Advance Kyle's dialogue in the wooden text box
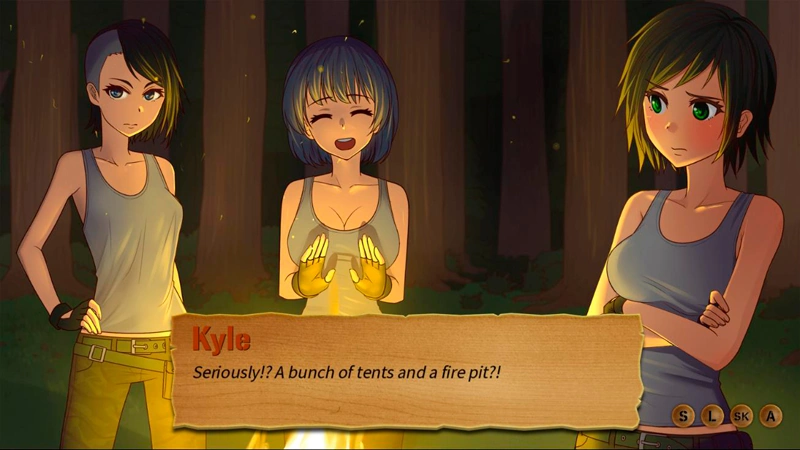800x450 pixels. point(405,372)
